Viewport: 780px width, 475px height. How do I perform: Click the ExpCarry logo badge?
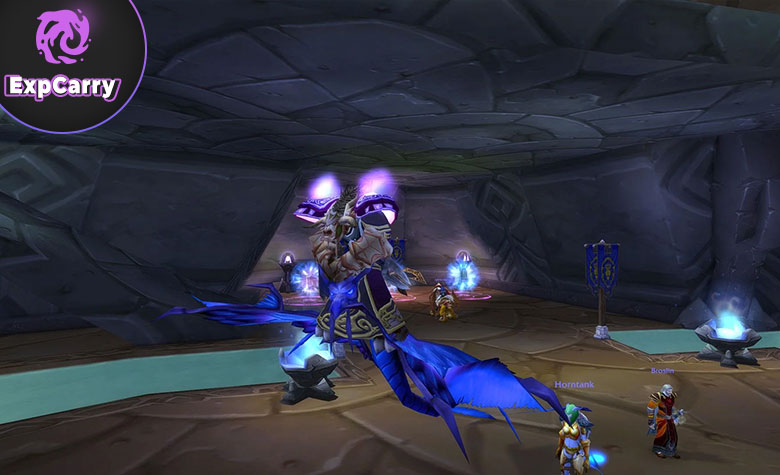tap(62, 58)
